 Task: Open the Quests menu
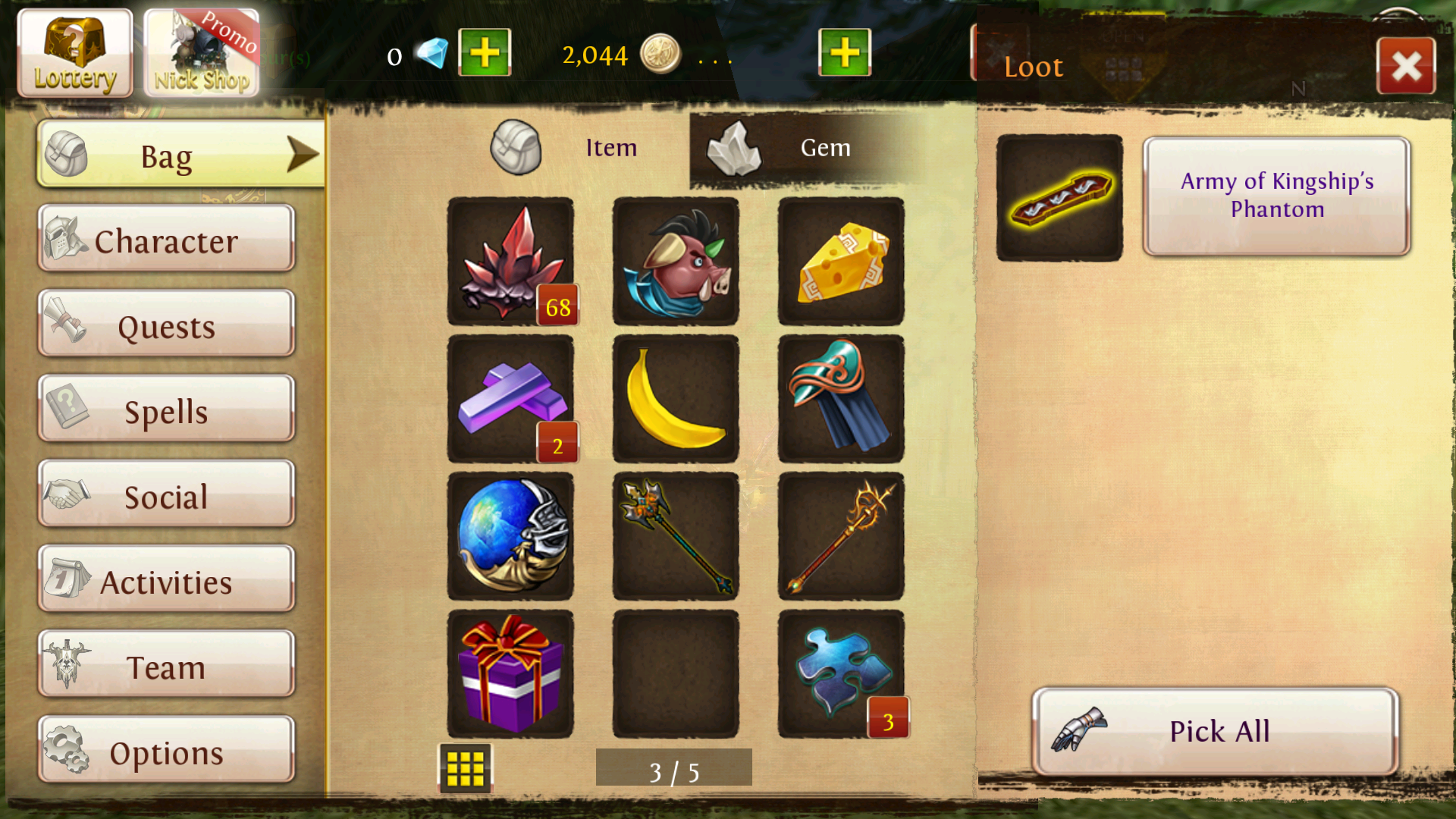[x=166, y=325]
